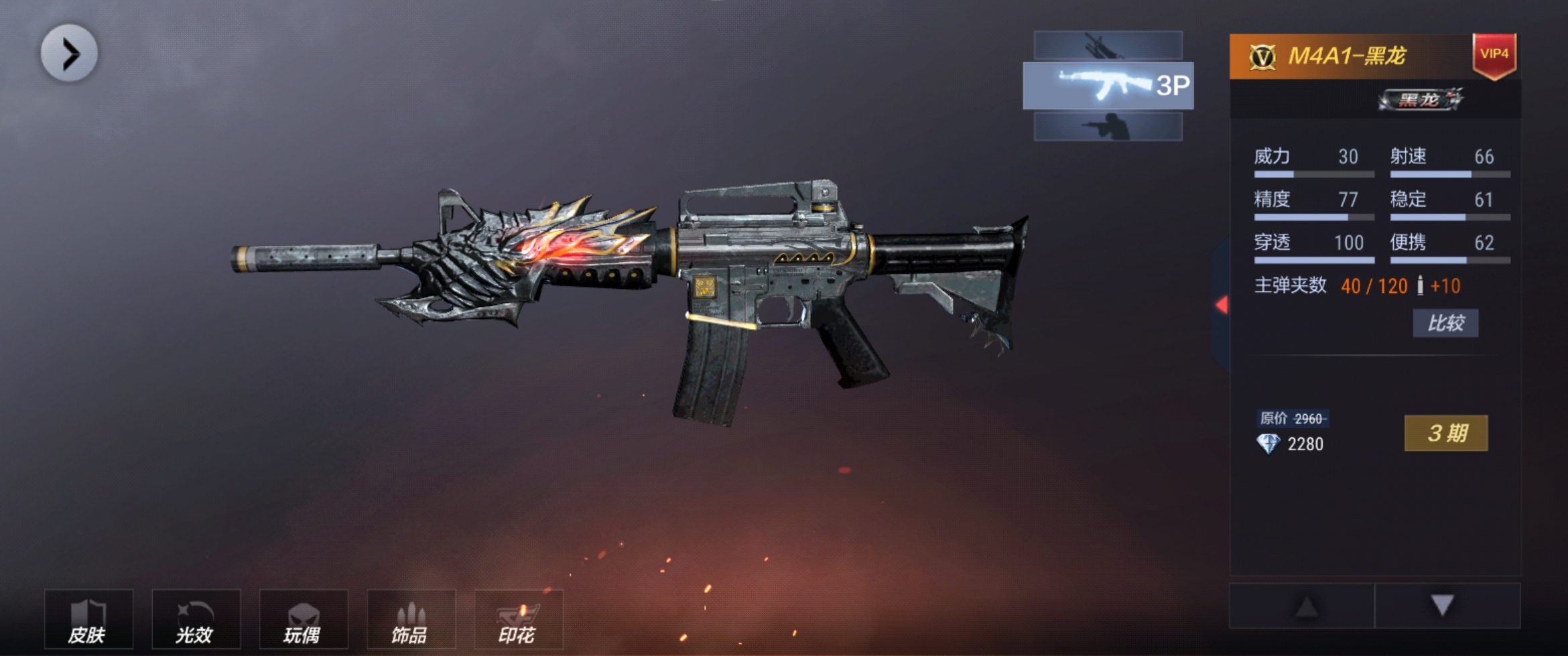Open the 印花 decal tab

[518, 619]
